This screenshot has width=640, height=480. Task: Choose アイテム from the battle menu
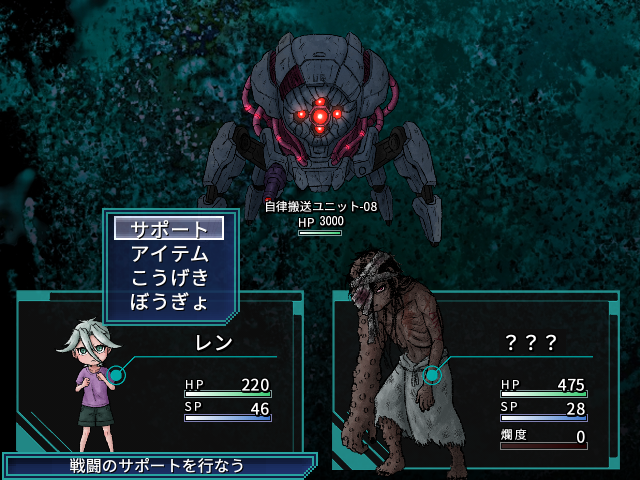click(169, 253)
